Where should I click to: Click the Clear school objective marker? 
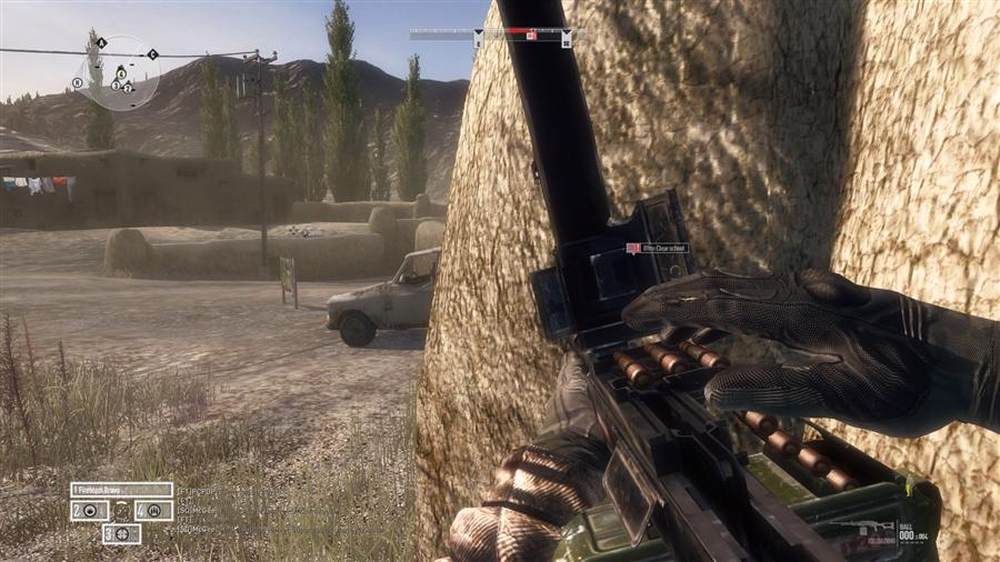(657, 248)
